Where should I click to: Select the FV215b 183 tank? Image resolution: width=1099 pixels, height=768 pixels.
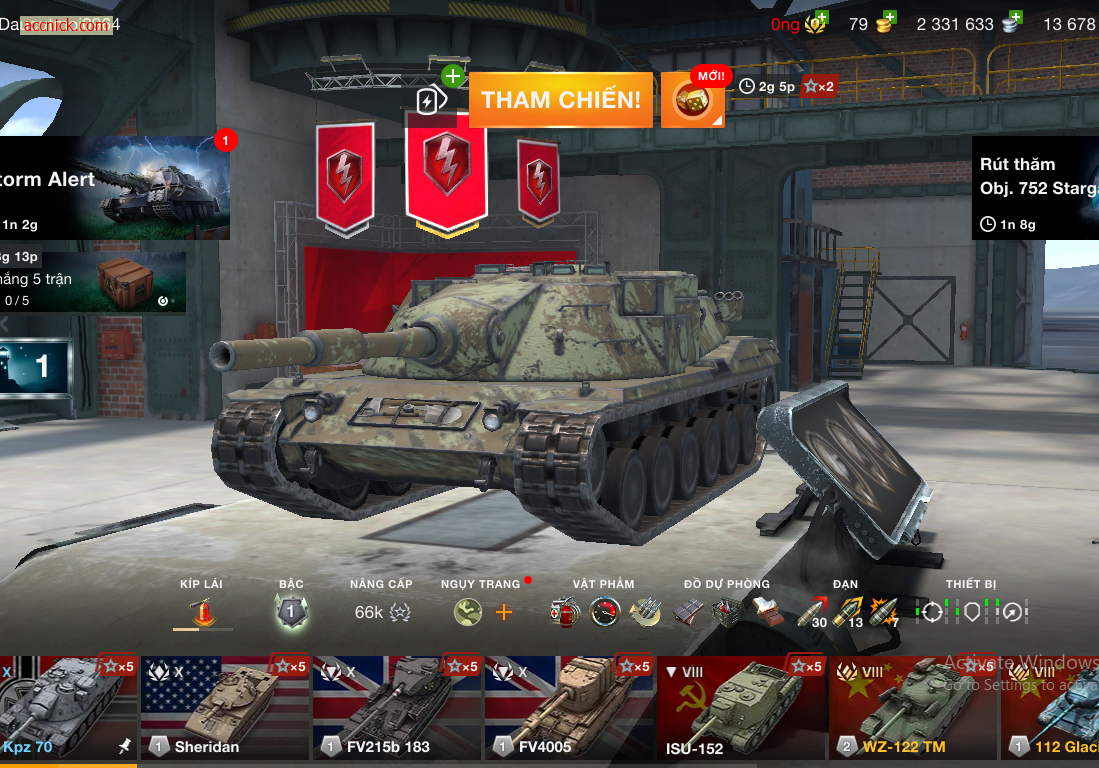[x=397, y=707]
